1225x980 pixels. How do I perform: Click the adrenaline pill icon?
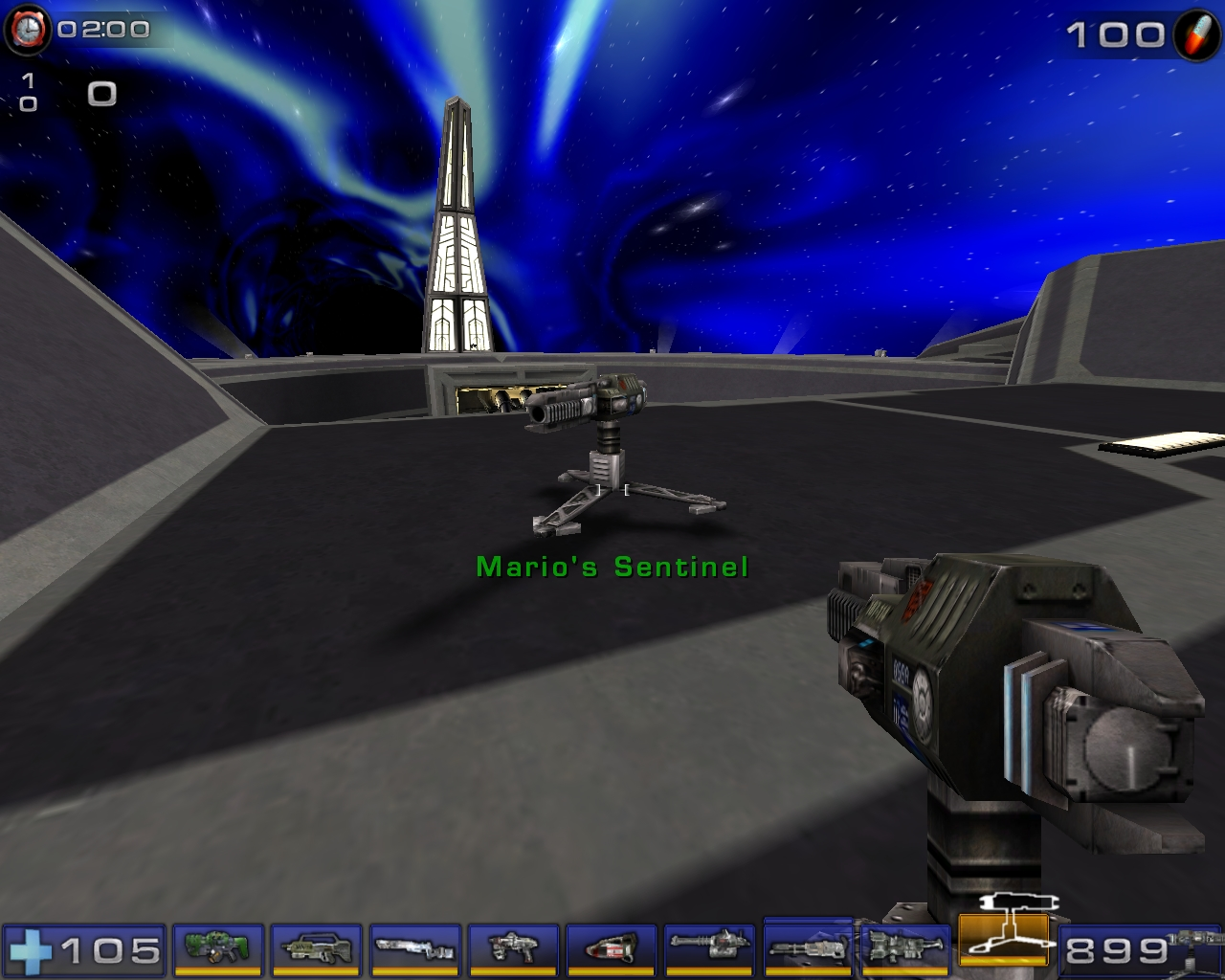[1192, 37]
